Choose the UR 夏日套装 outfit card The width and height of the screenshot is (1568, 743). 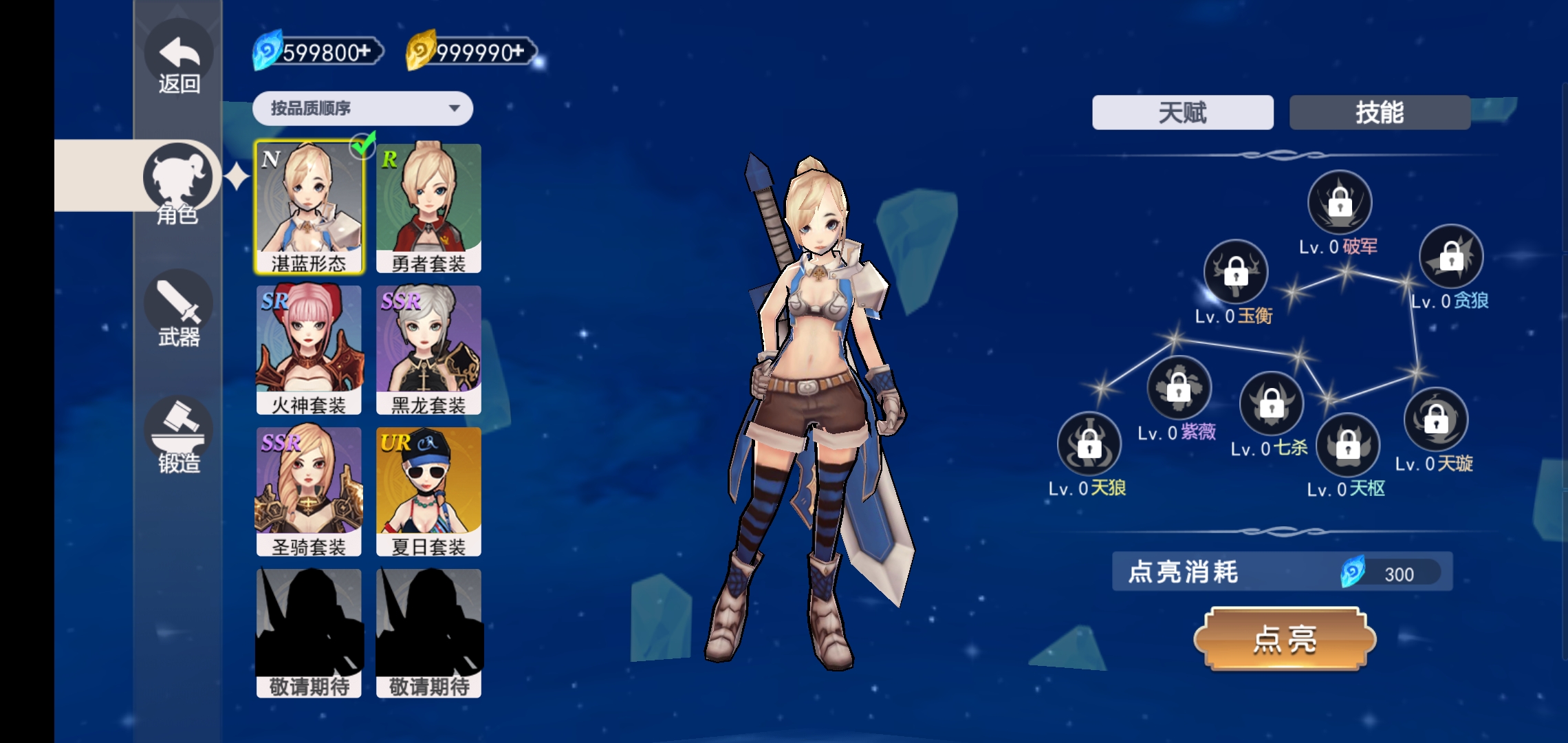[428, 491]
